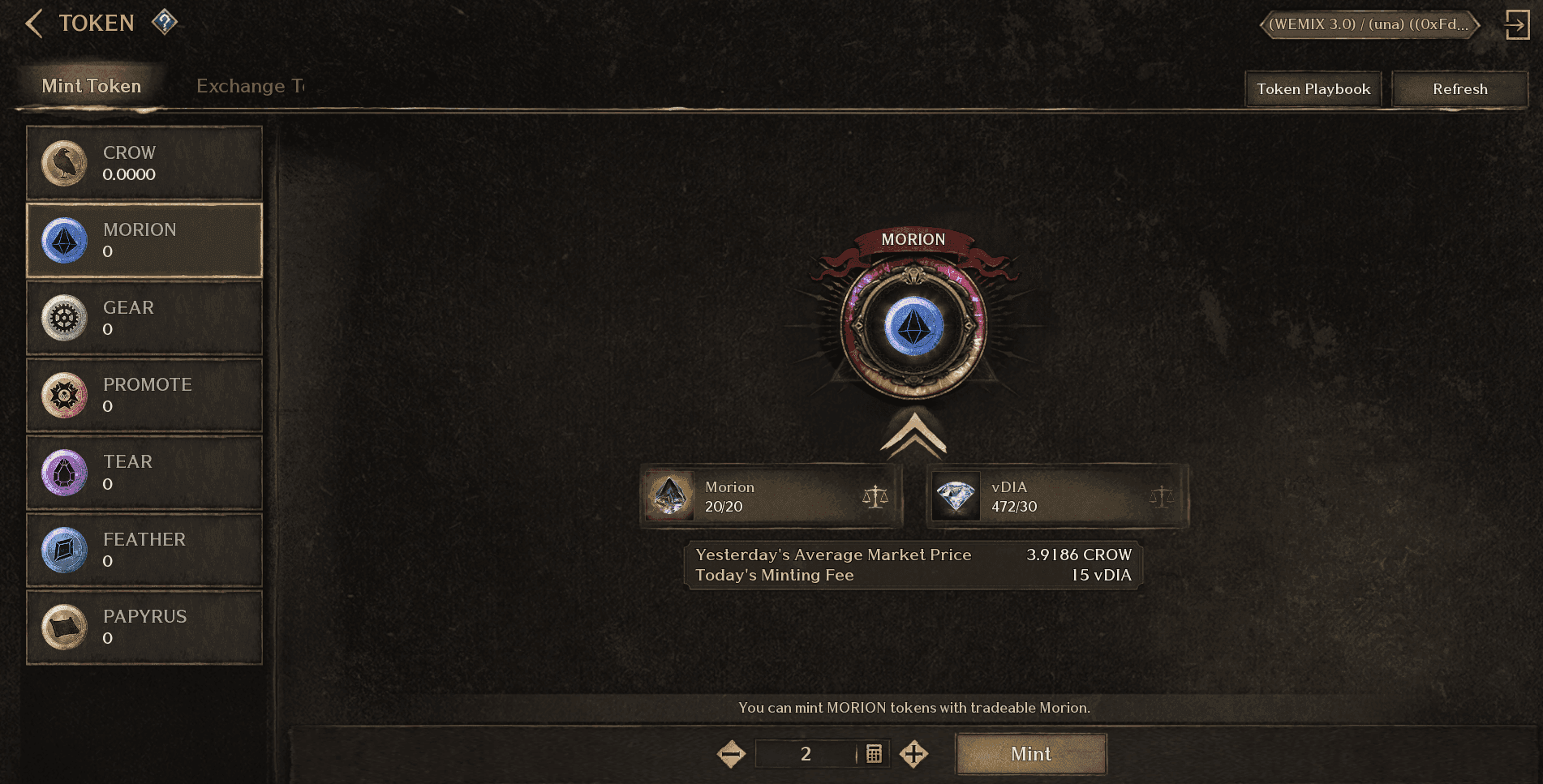Image resolution: width=1543 pixels, height=784 pixels.
Task: Switch to the Exchange Token tab
Action: point(250,86)
